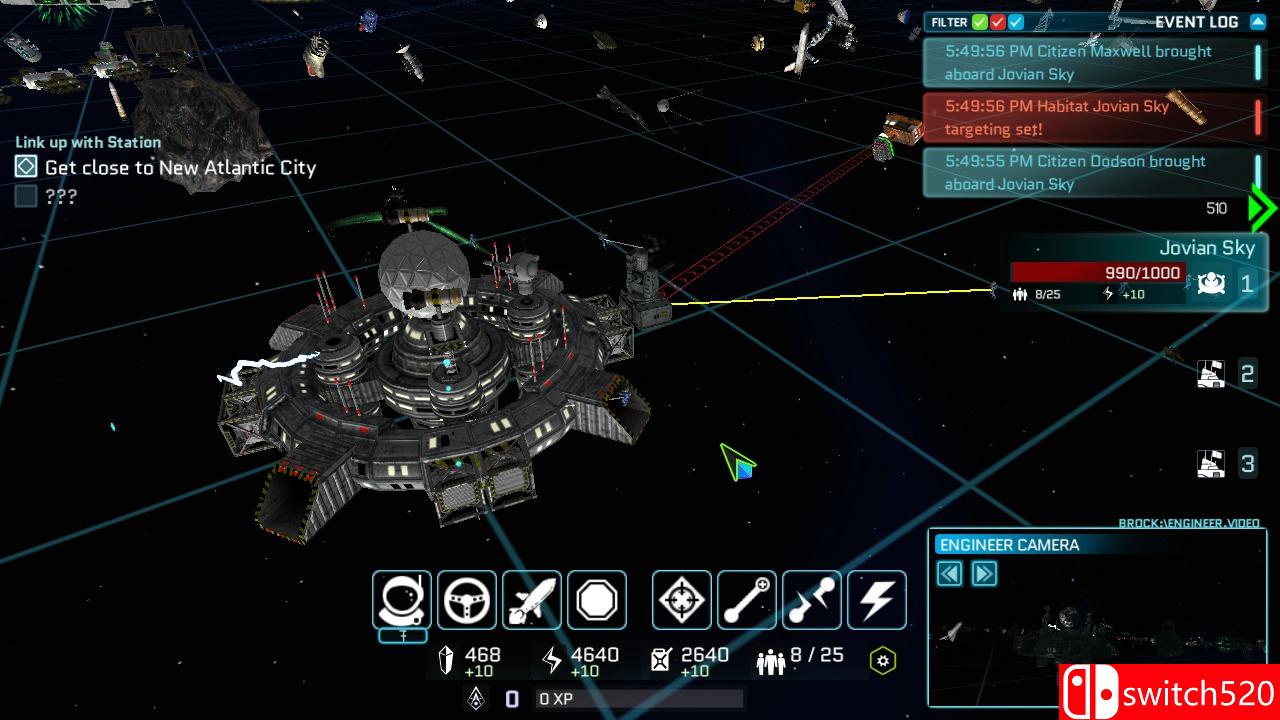Click the octagon stop command

[597, 600]
